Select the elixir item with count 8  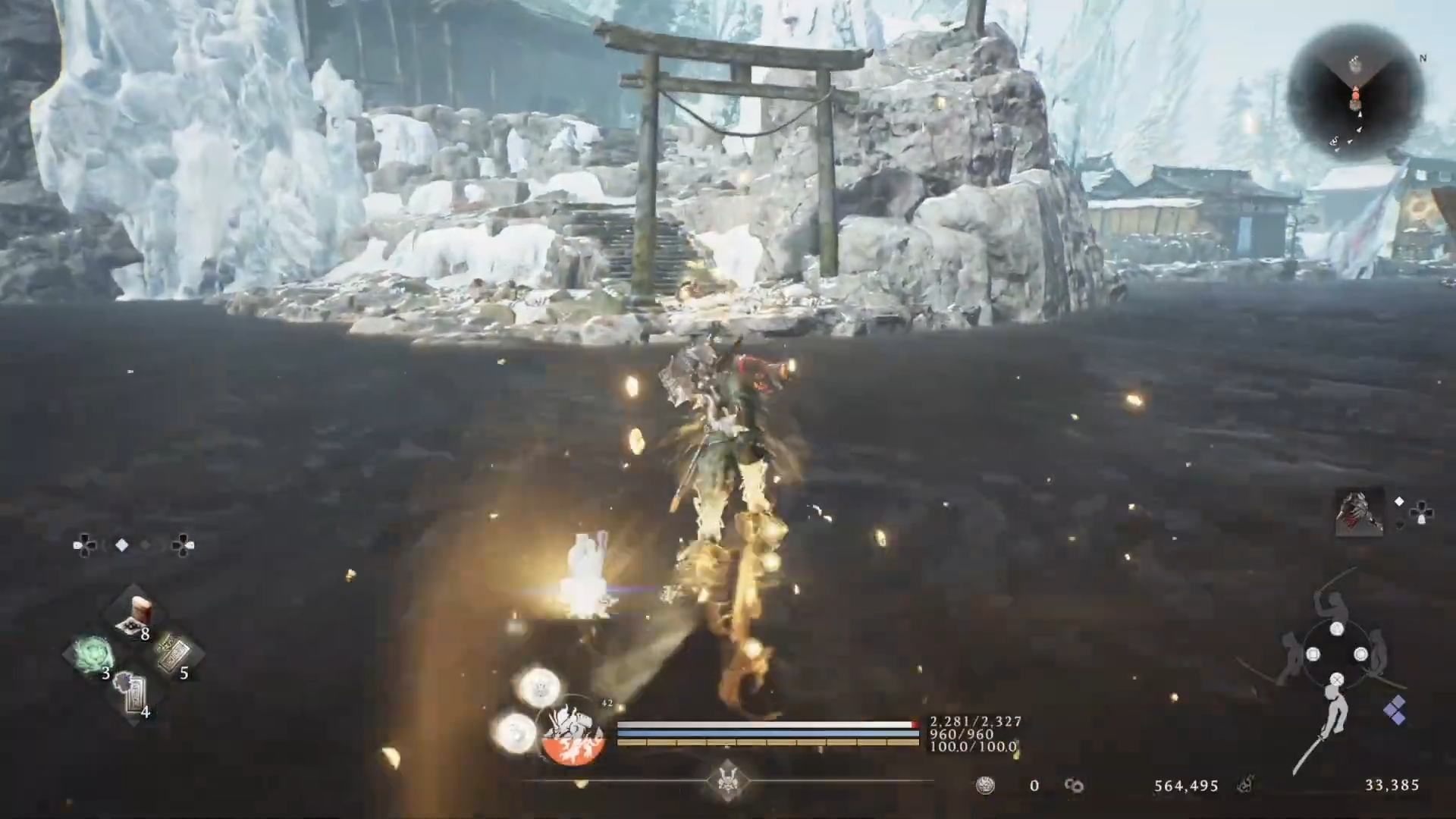(135, 615)
